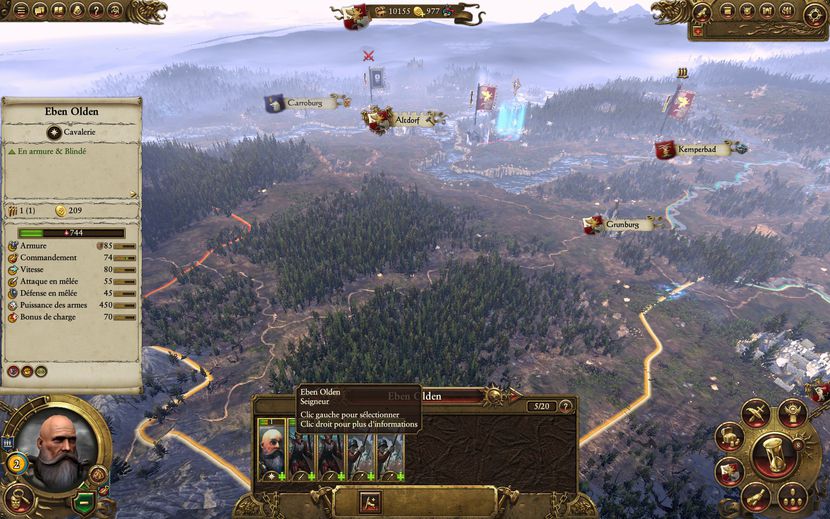End the turn with the hourglass button
This screenshot has height=519, width=830.
[x=773, y=457]
